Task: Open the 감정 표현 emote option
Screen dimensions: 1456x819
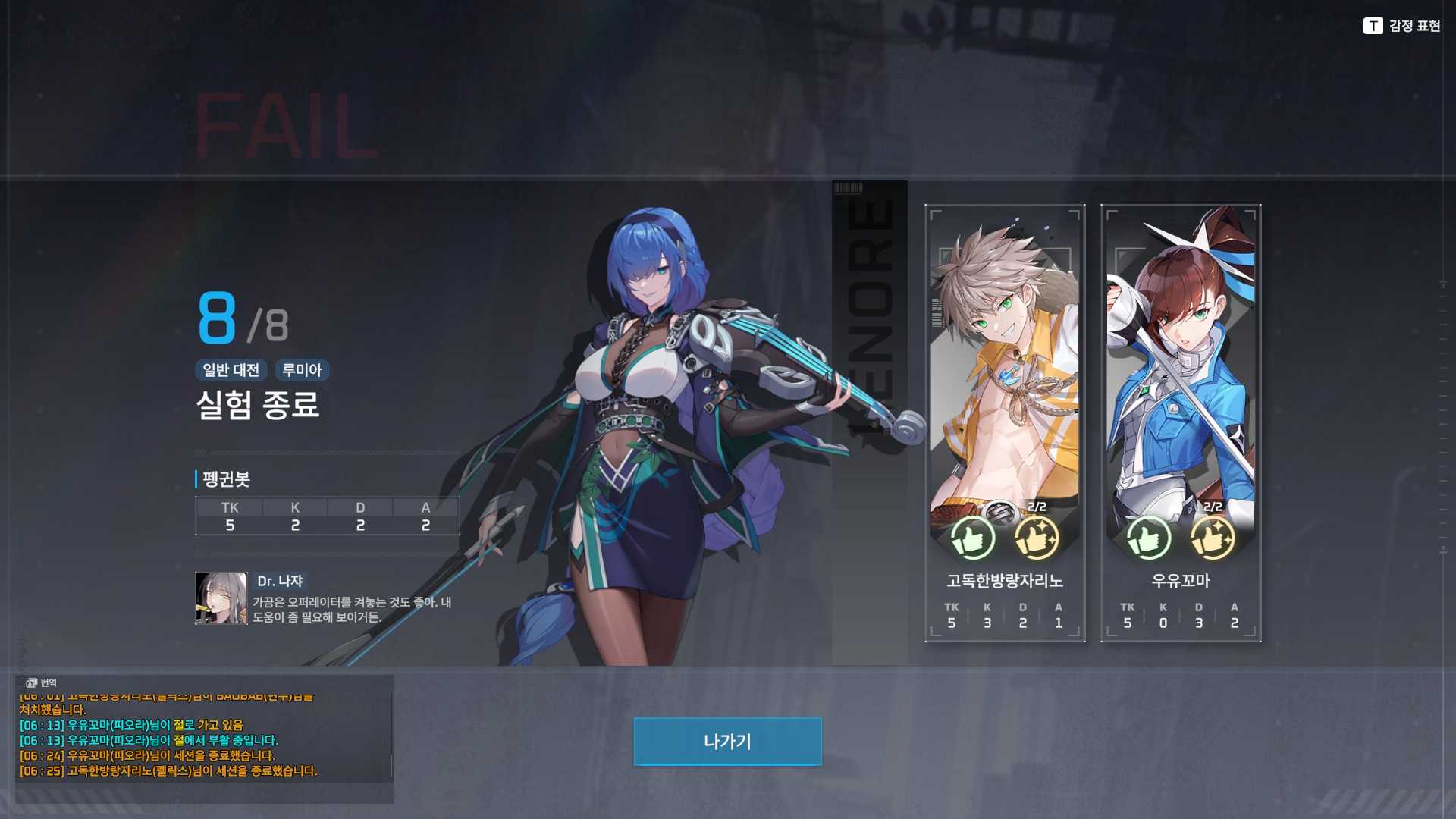Action: coord(1401,26)
